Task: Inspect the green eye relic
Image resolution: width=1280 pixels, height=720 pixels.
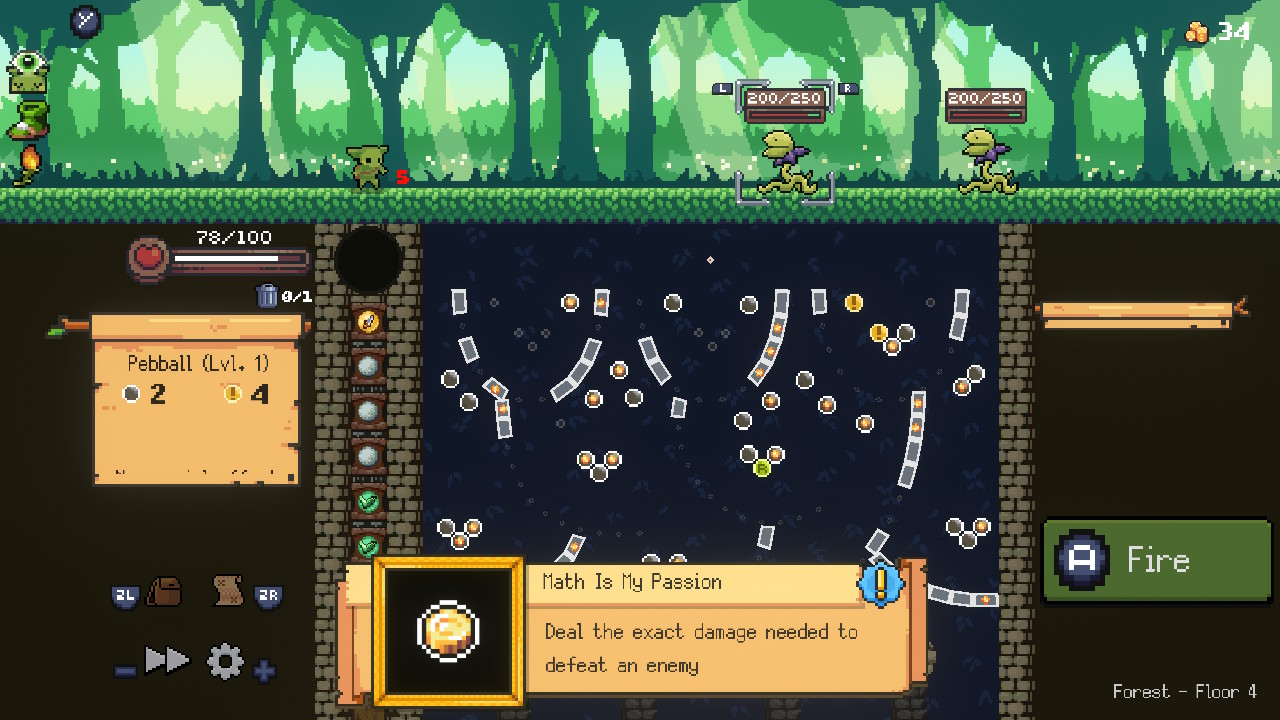Action: click(x=27, y=73)
